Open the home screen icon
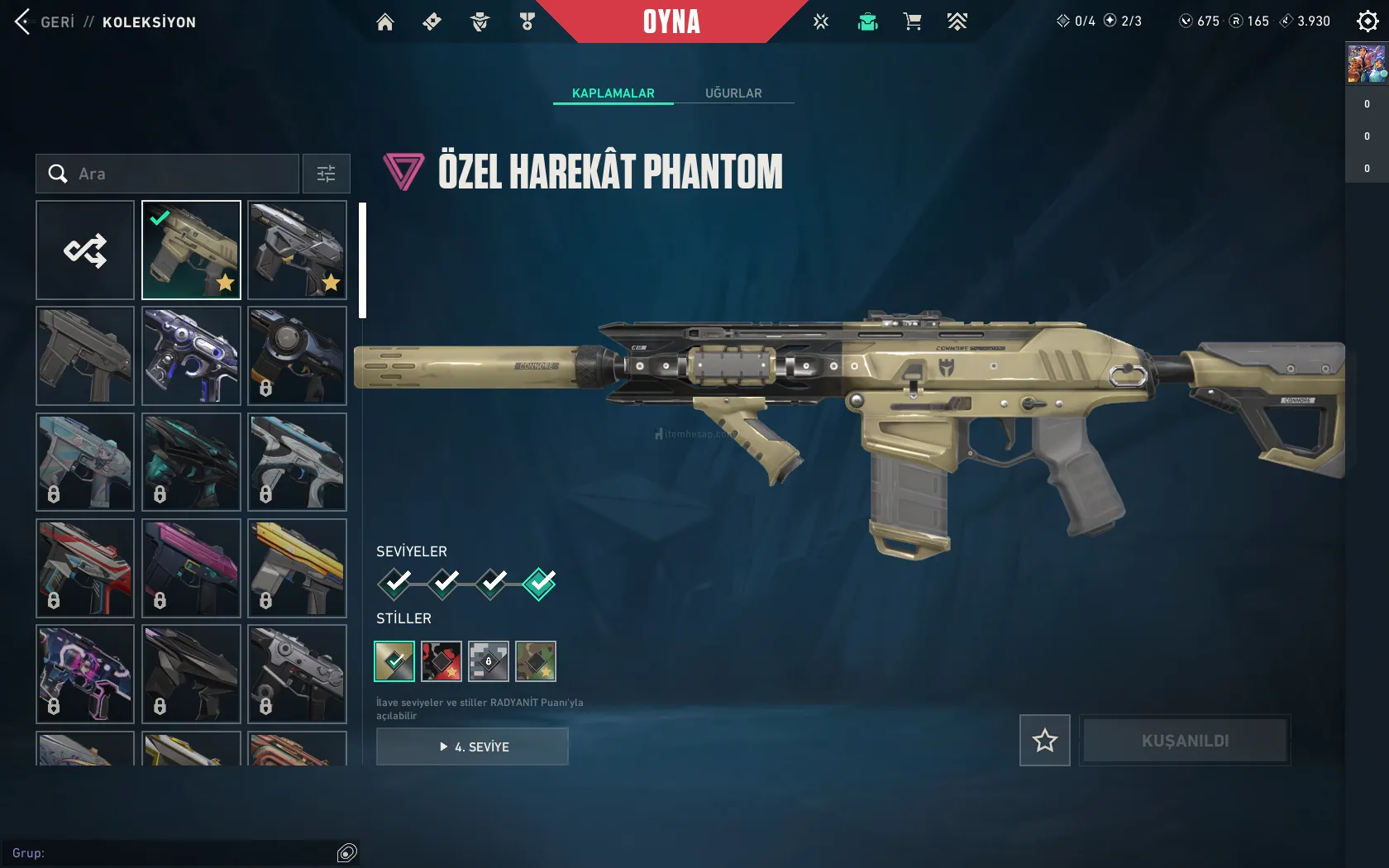Image resolution: width=1389 pixels, height=868 pixels. (385, 22)
